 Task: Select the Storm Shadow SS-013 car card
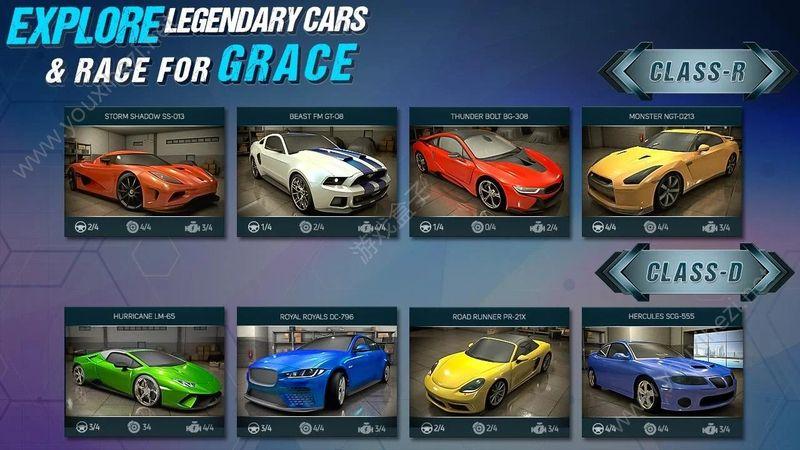point(145,172)
